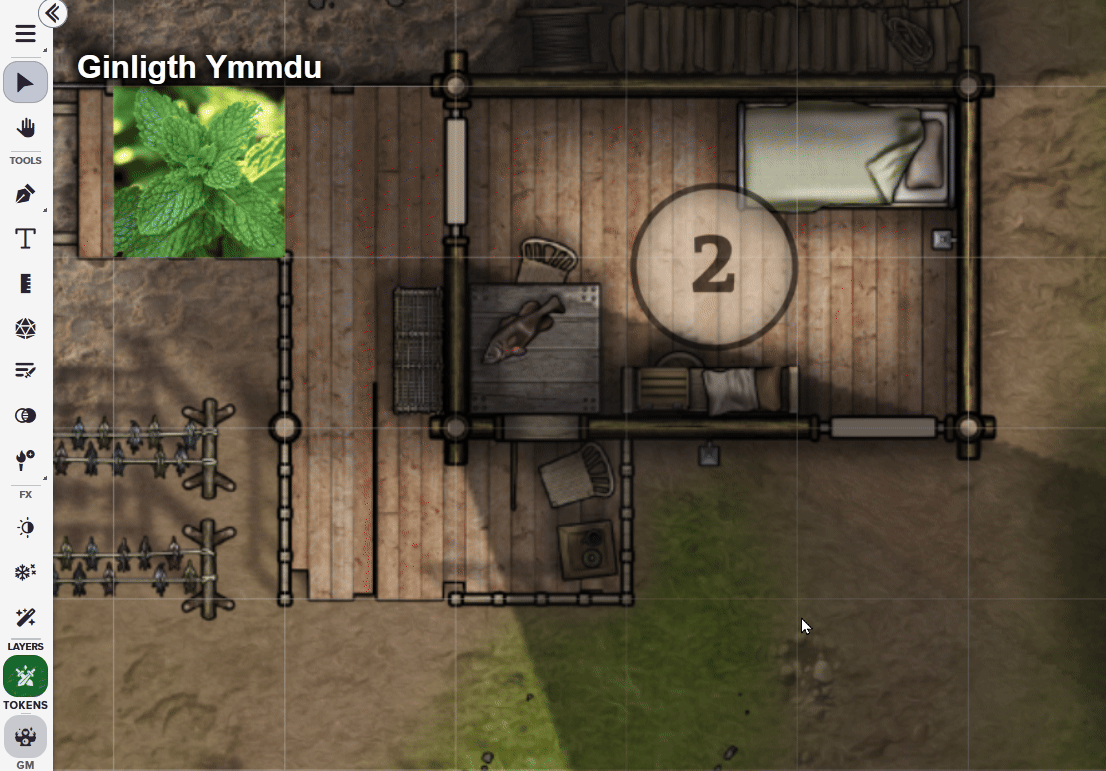The image size is (1106, 771).
Task: Select the text tool
Action: [26, 238]
